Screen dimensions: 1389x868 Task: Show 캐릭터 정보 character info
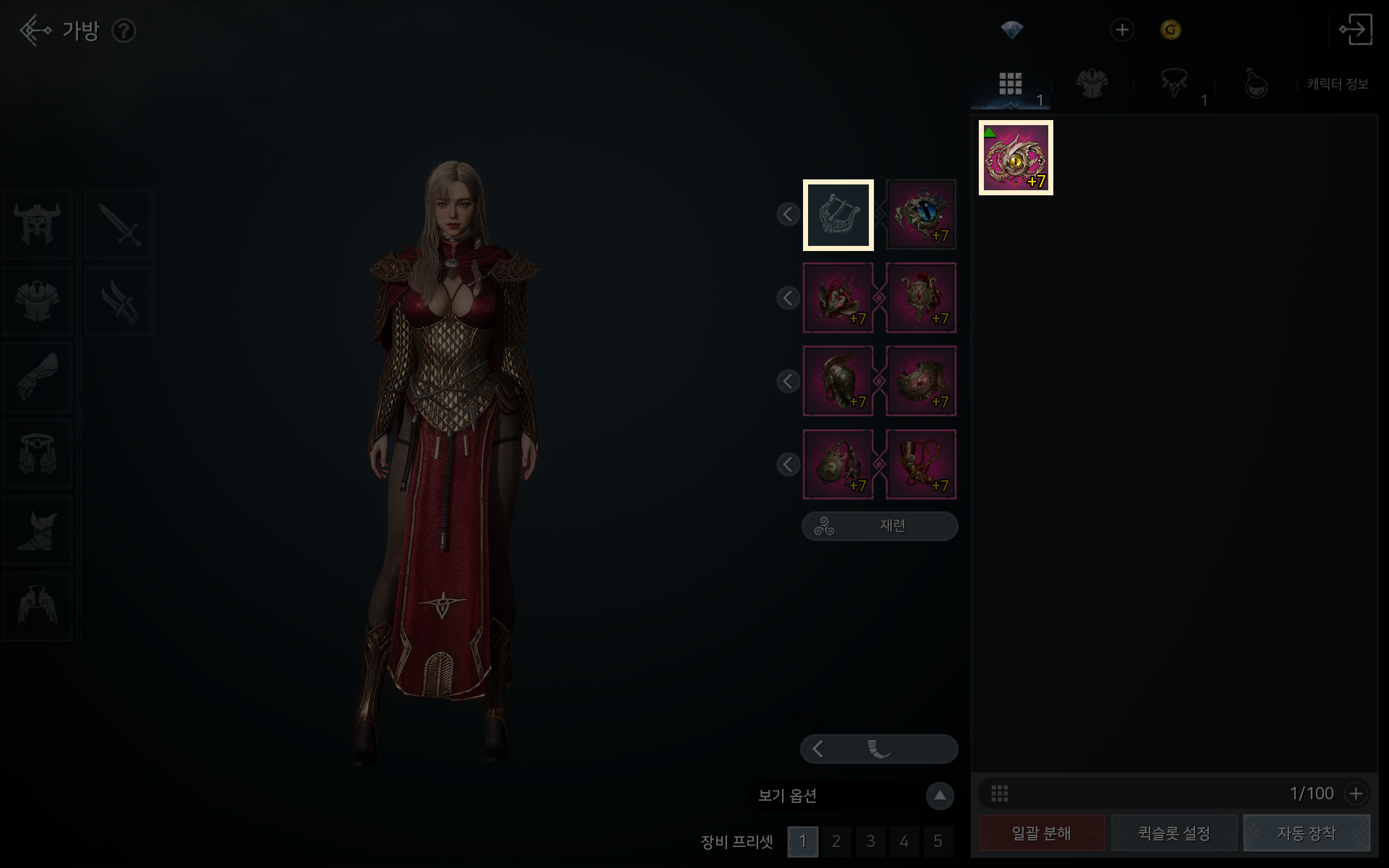[x=1338, y=84]
